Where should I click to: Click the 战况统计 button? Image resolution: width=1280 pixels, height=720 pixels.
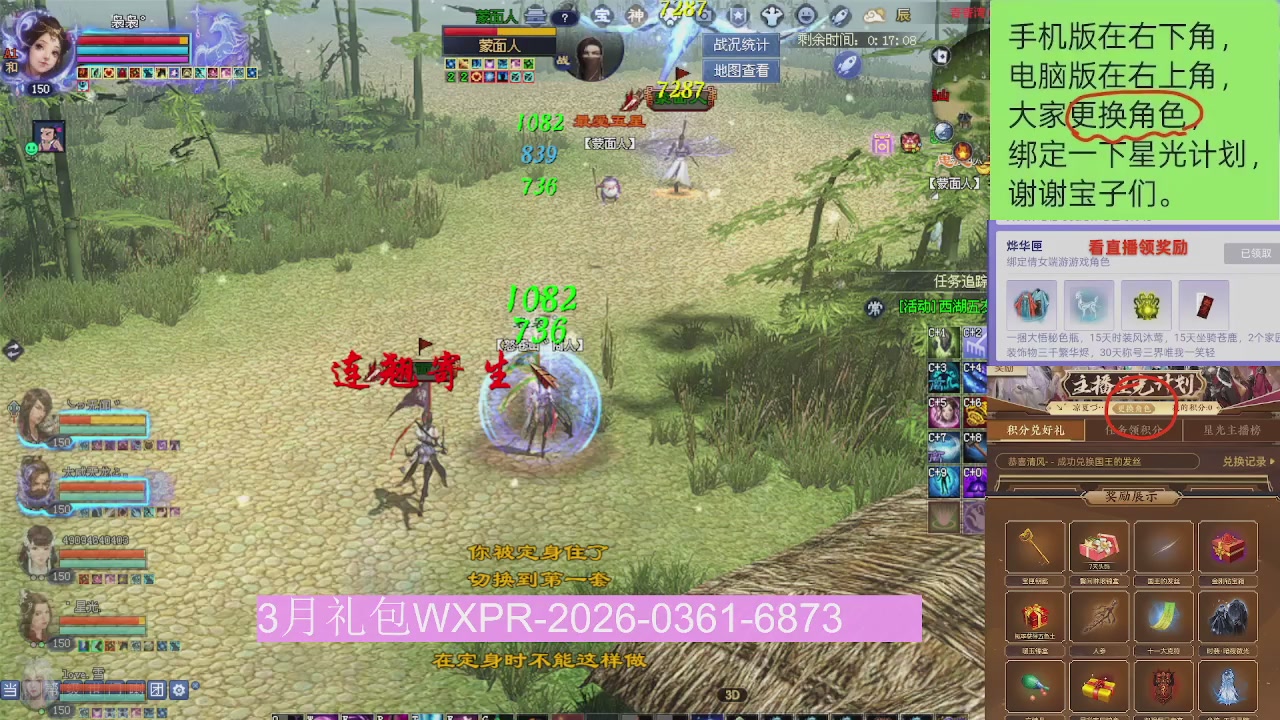(741, 44)
